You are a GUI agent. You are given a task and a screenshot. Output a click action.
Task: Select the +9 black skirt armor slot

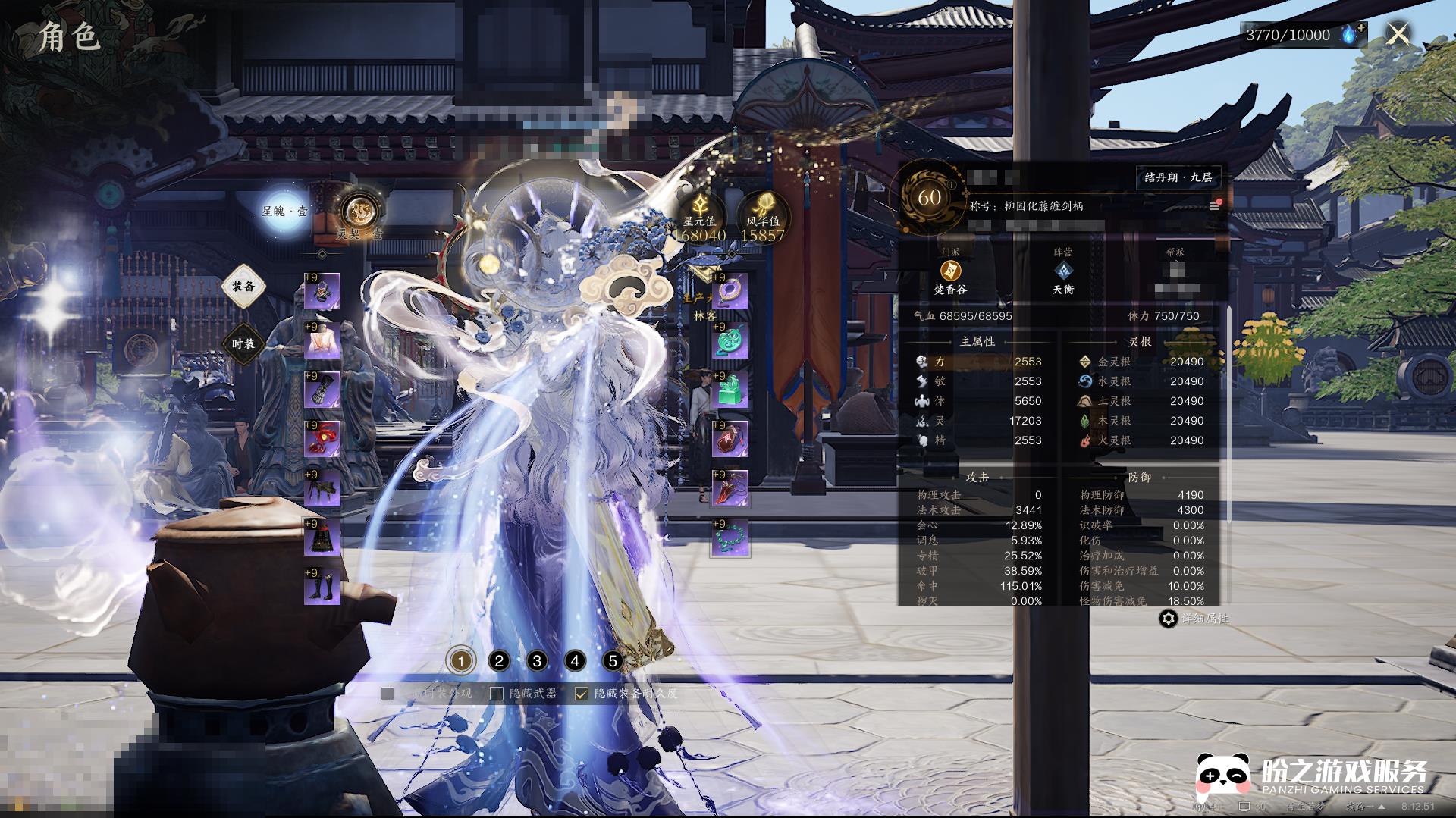click(322, 538)
